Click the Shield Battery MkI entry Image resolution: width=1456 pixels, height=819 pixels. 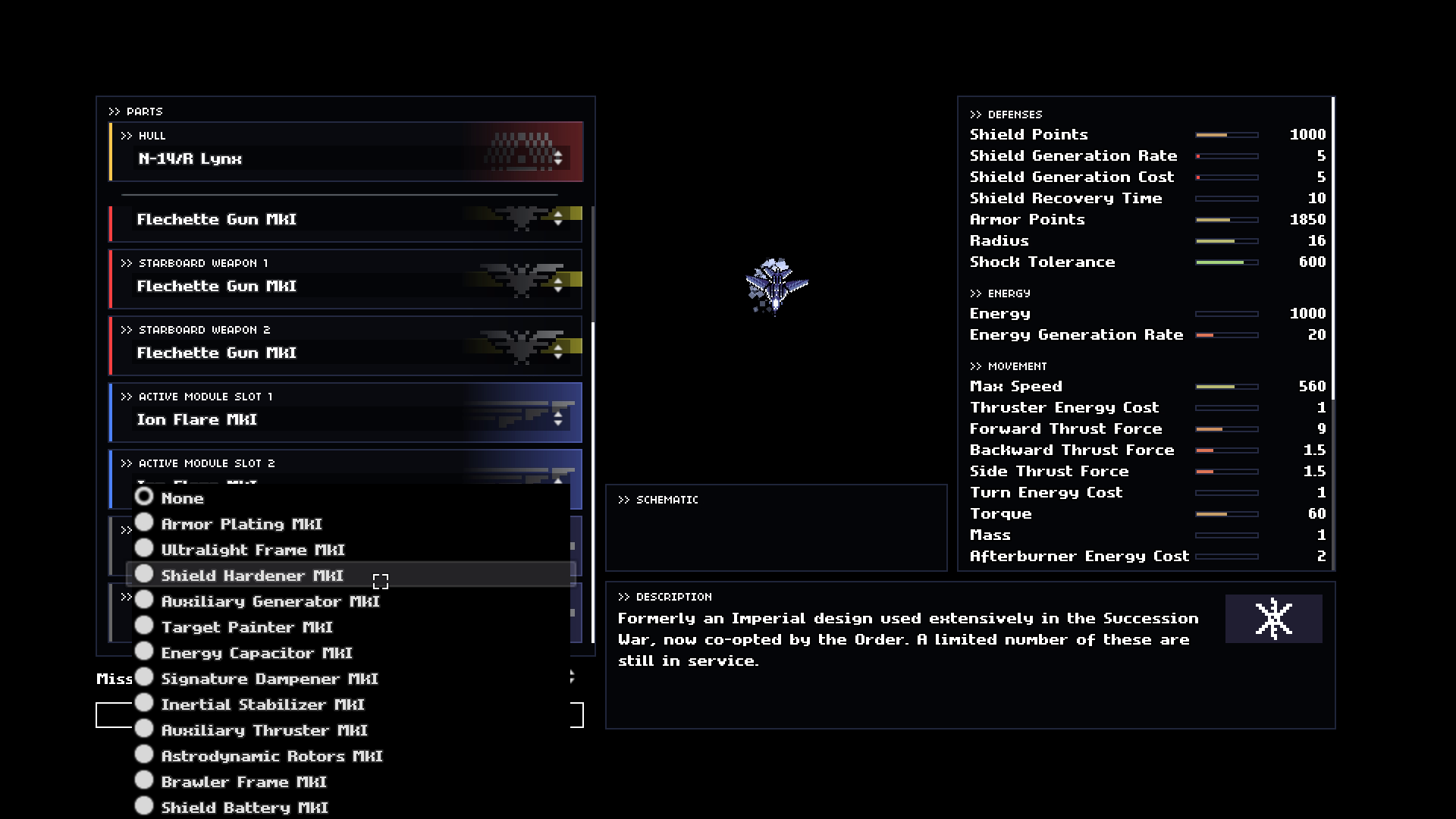coord(243,807)
